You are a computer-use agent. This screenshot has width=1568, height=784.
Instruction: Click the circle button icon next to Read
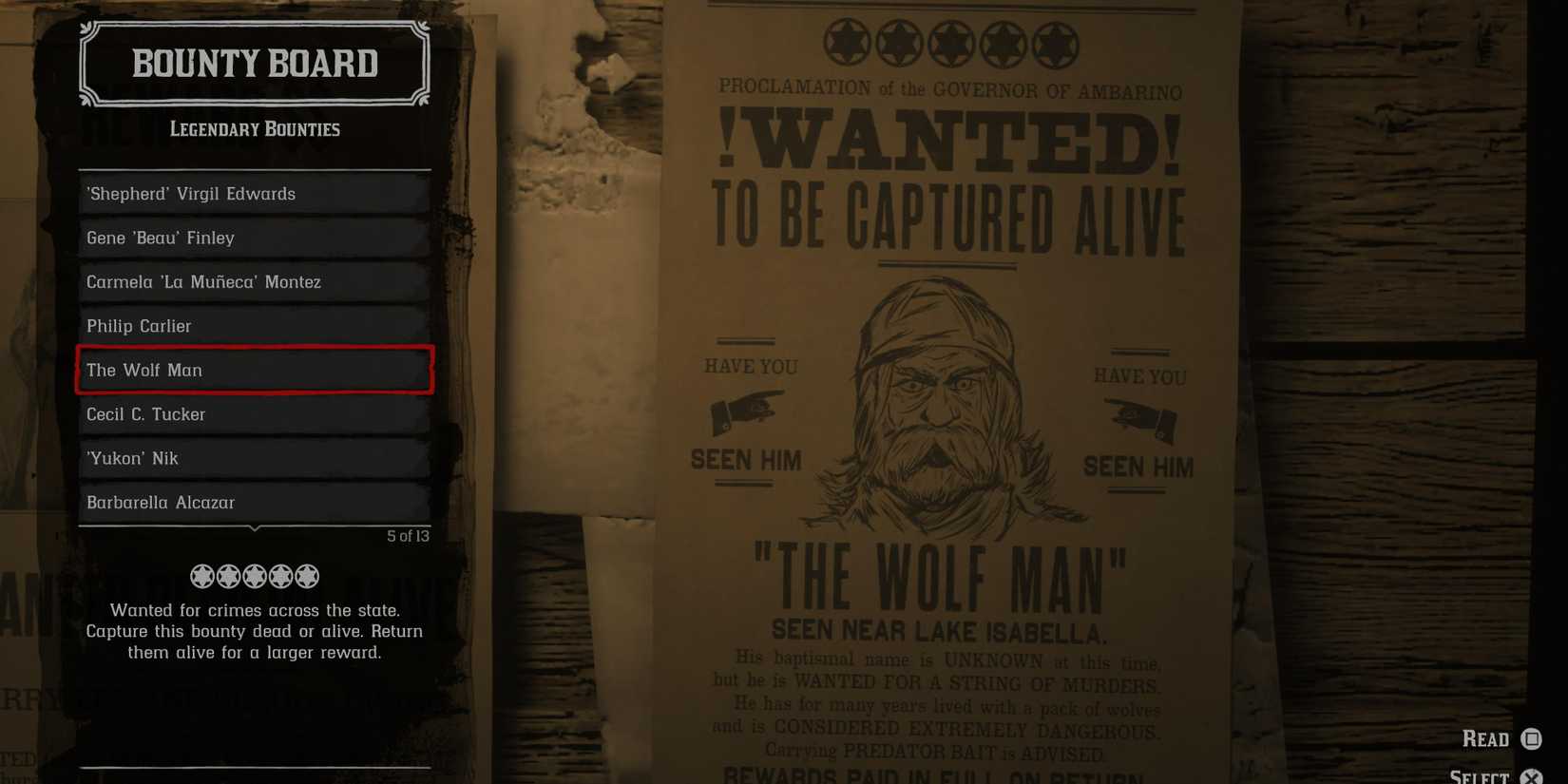coord(1531,737)
